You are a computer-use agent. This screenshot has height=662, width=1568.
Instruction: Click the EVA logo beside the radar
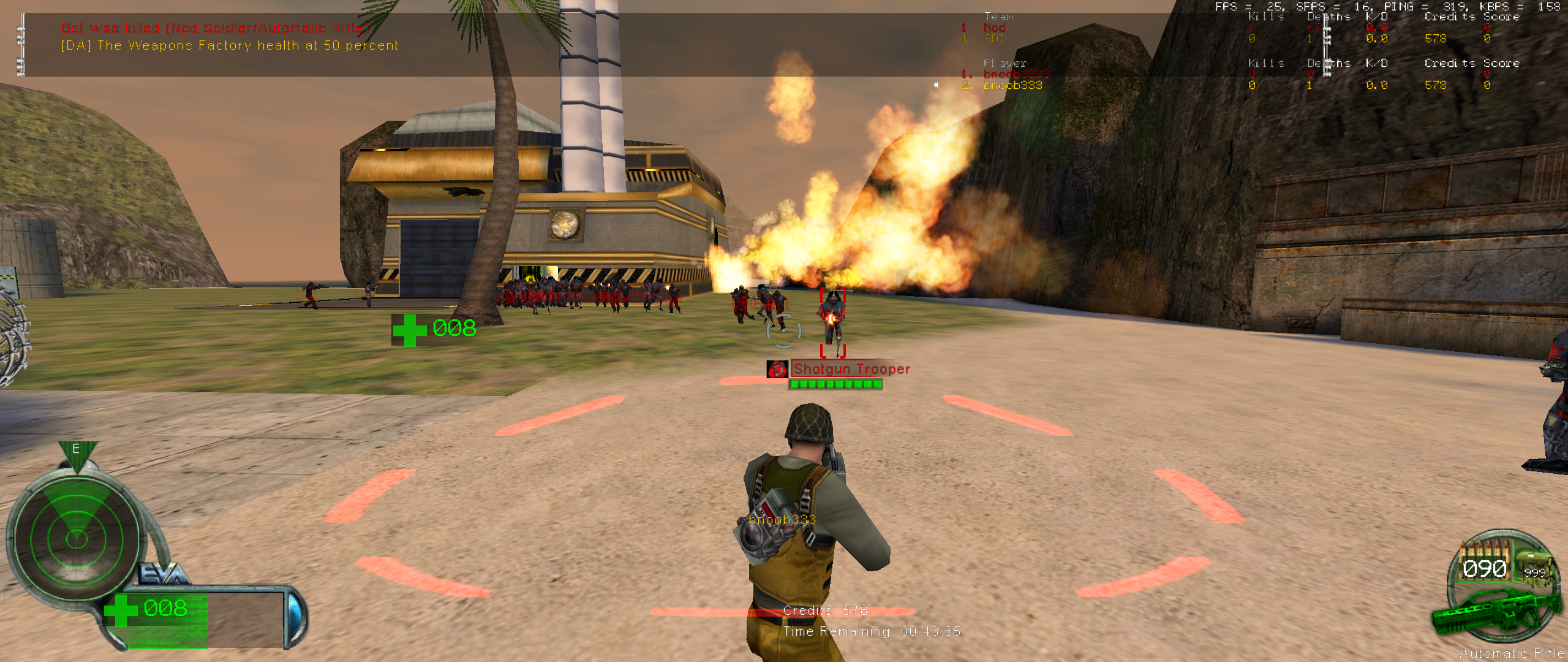click(x=162, y=574)
